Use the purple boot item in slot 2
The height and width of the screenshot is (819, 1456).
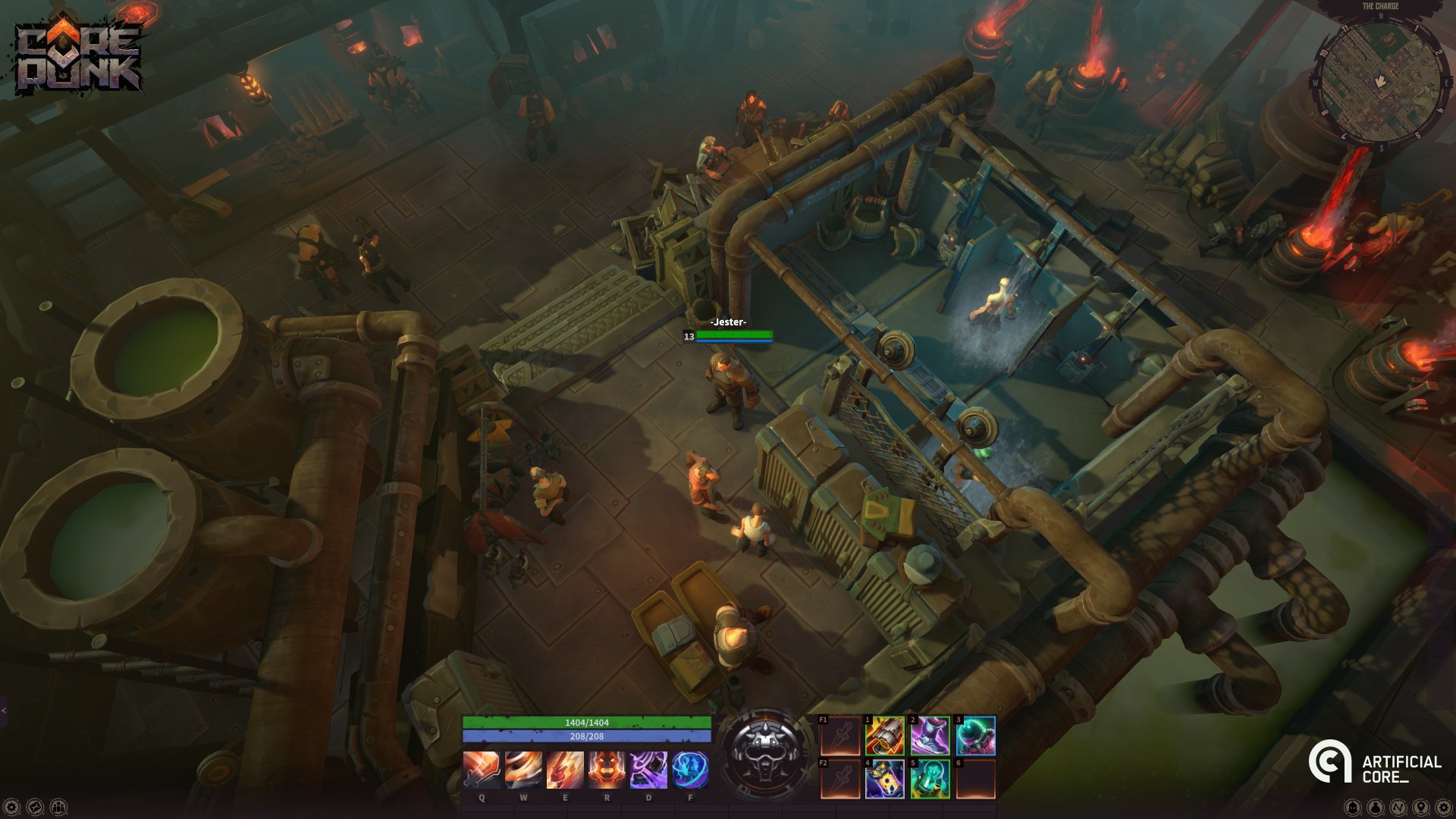pos(930,736)
